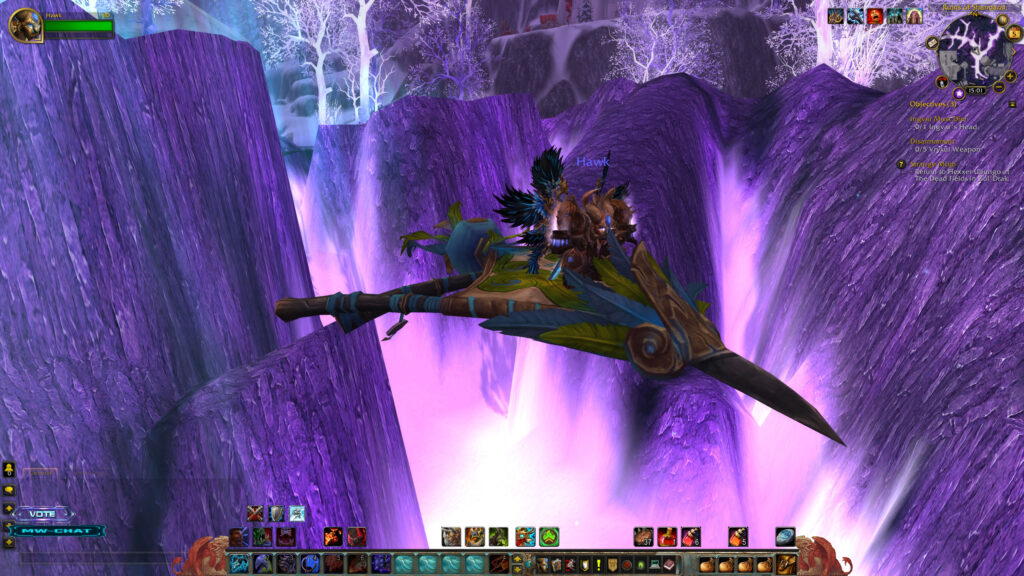Open the mail icon beside the minimap
Viewport: 1024px width, 576px height.
click(x=932, y=43)
